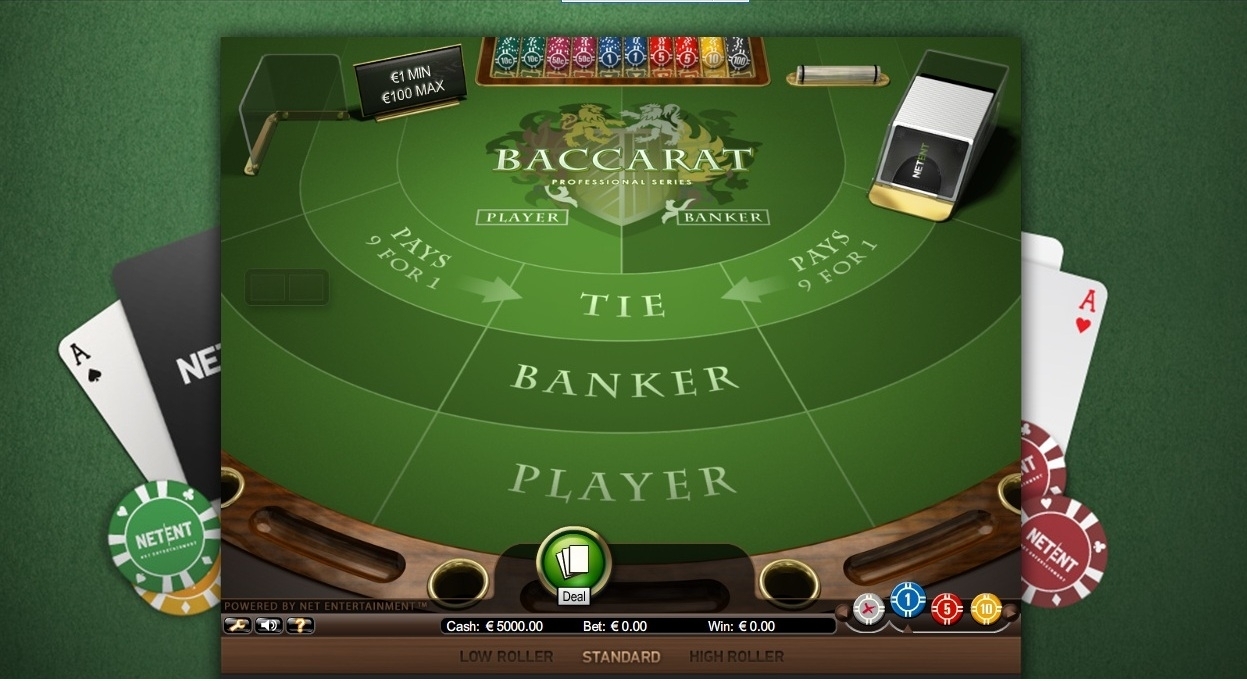1247x681 pixels.
Task: Toggle sound with the speaker icon
Action: pyautogui.click(x=268, y=625)
